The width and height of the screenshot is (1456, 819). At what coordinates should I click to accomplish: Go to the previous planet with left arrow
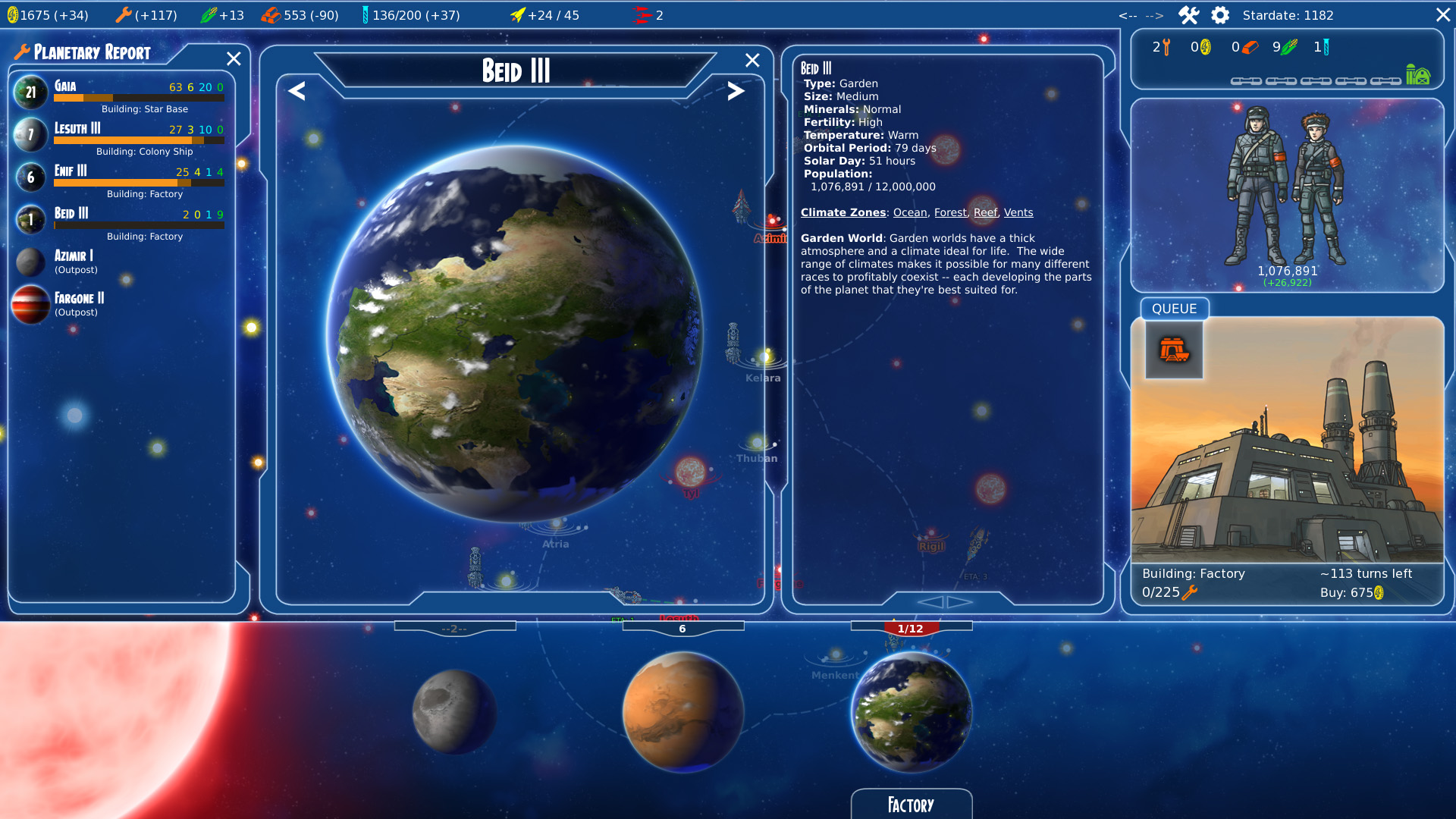pos(297,92)
